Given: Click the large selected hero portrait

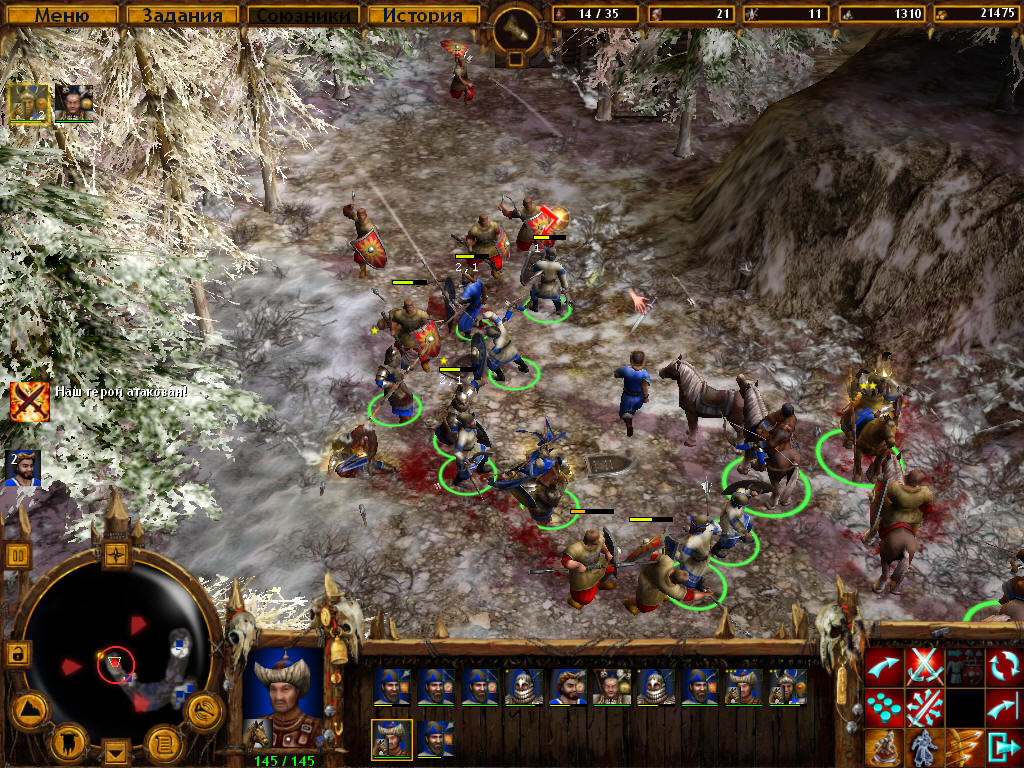Looking at the screenshot, I should pyautogui.click(x=284, y=694).
